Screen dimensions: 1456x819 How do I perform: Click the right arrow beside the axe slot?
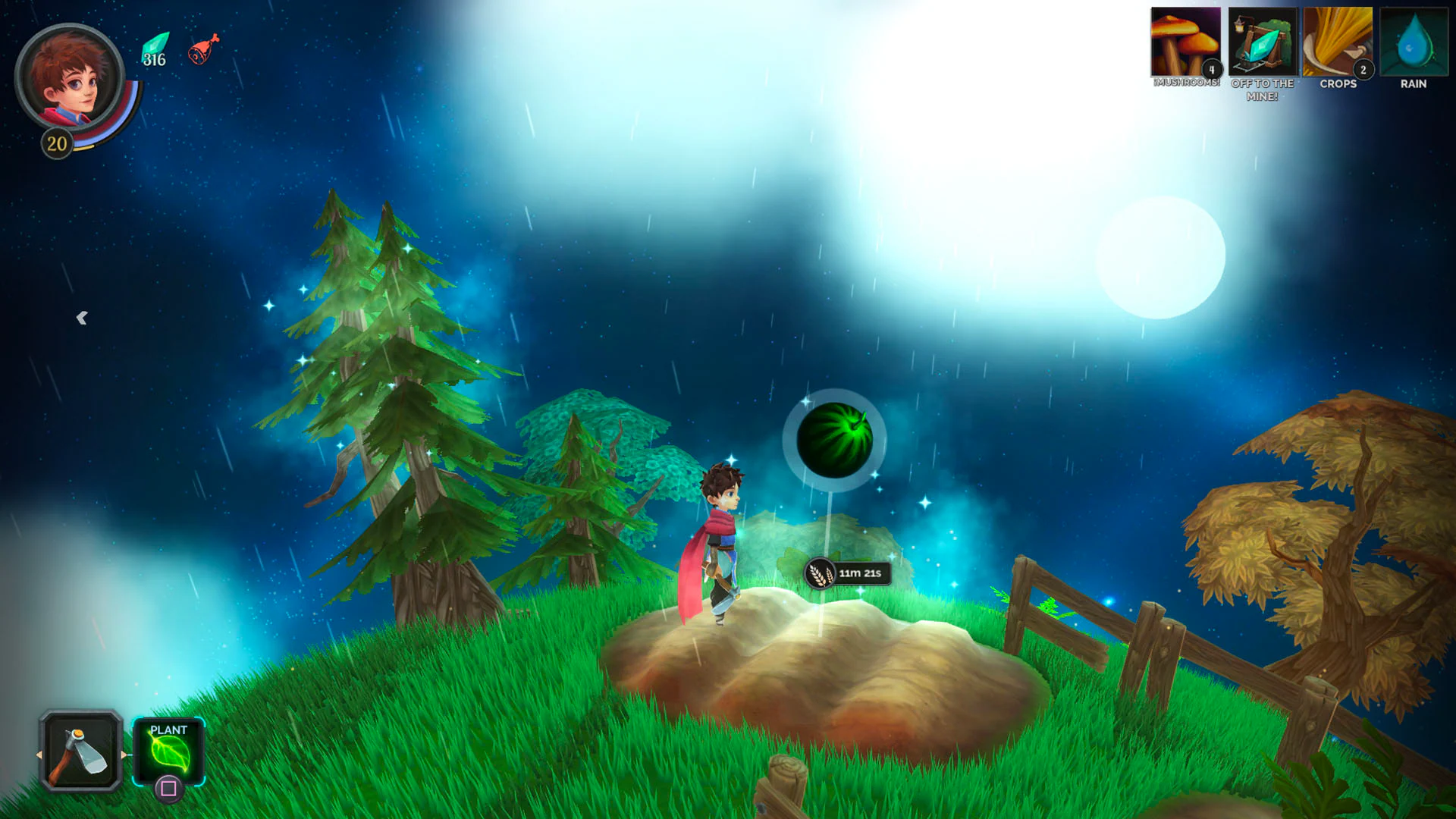125,755
